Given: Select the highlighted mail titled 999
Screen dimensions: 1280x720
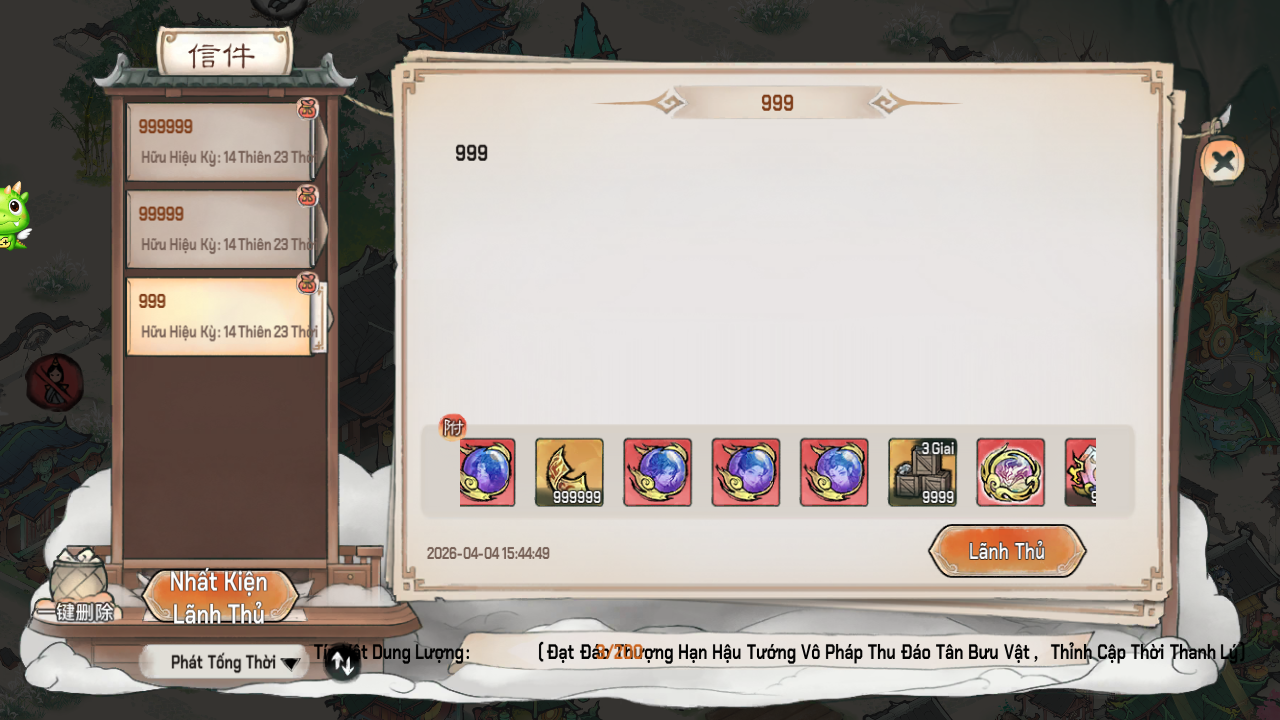Looking at the screenshot, I should 222,316.
